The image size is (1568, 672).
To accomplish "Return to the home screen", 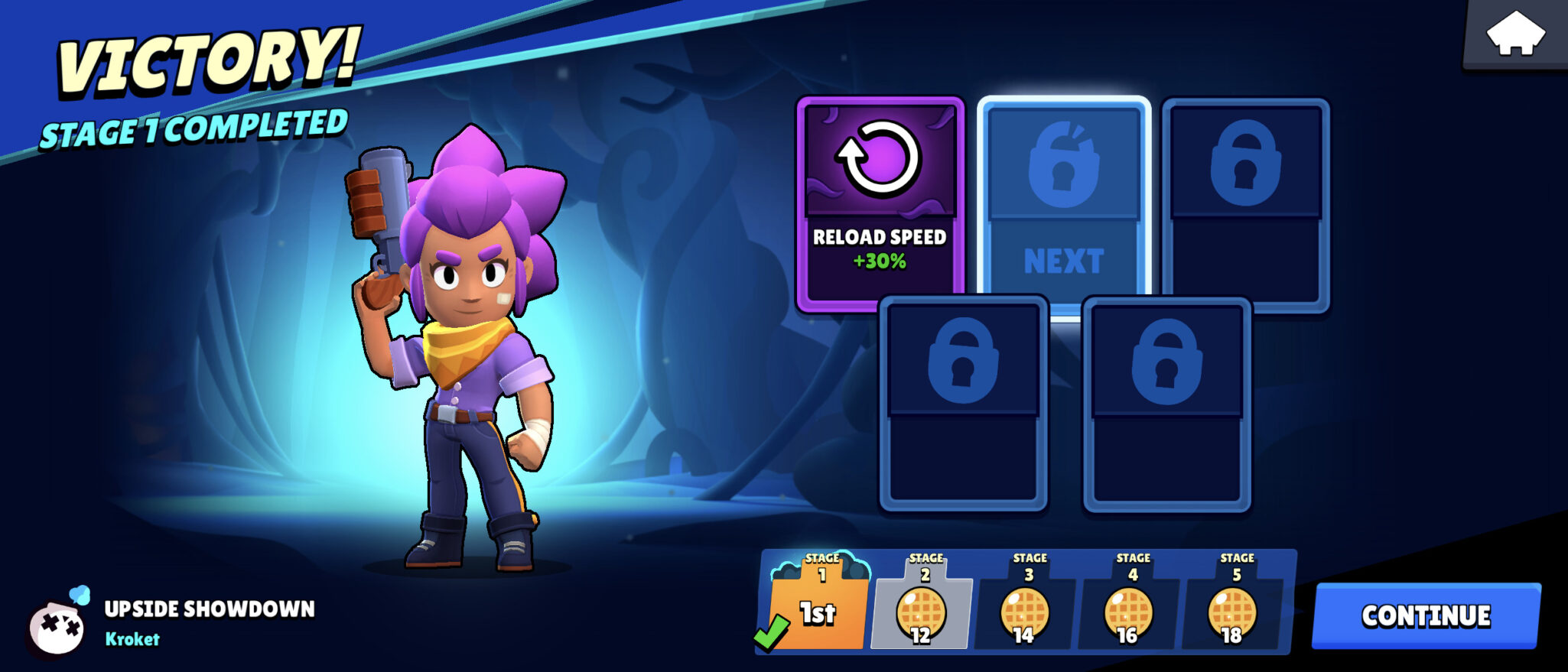I will 1514,34.
